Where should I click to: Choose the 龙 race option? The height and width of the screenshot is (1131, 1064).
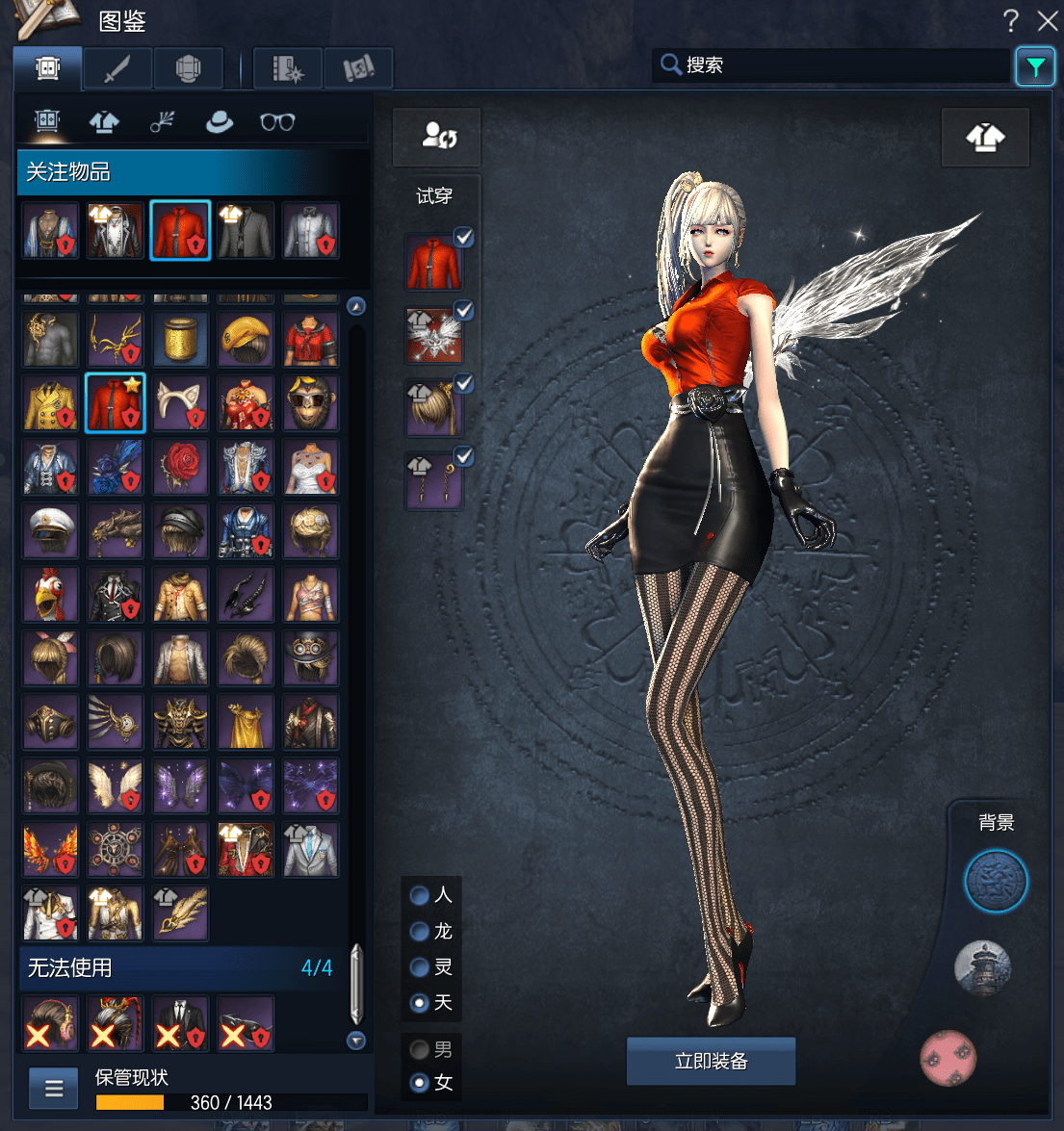[x=420, y=931]
